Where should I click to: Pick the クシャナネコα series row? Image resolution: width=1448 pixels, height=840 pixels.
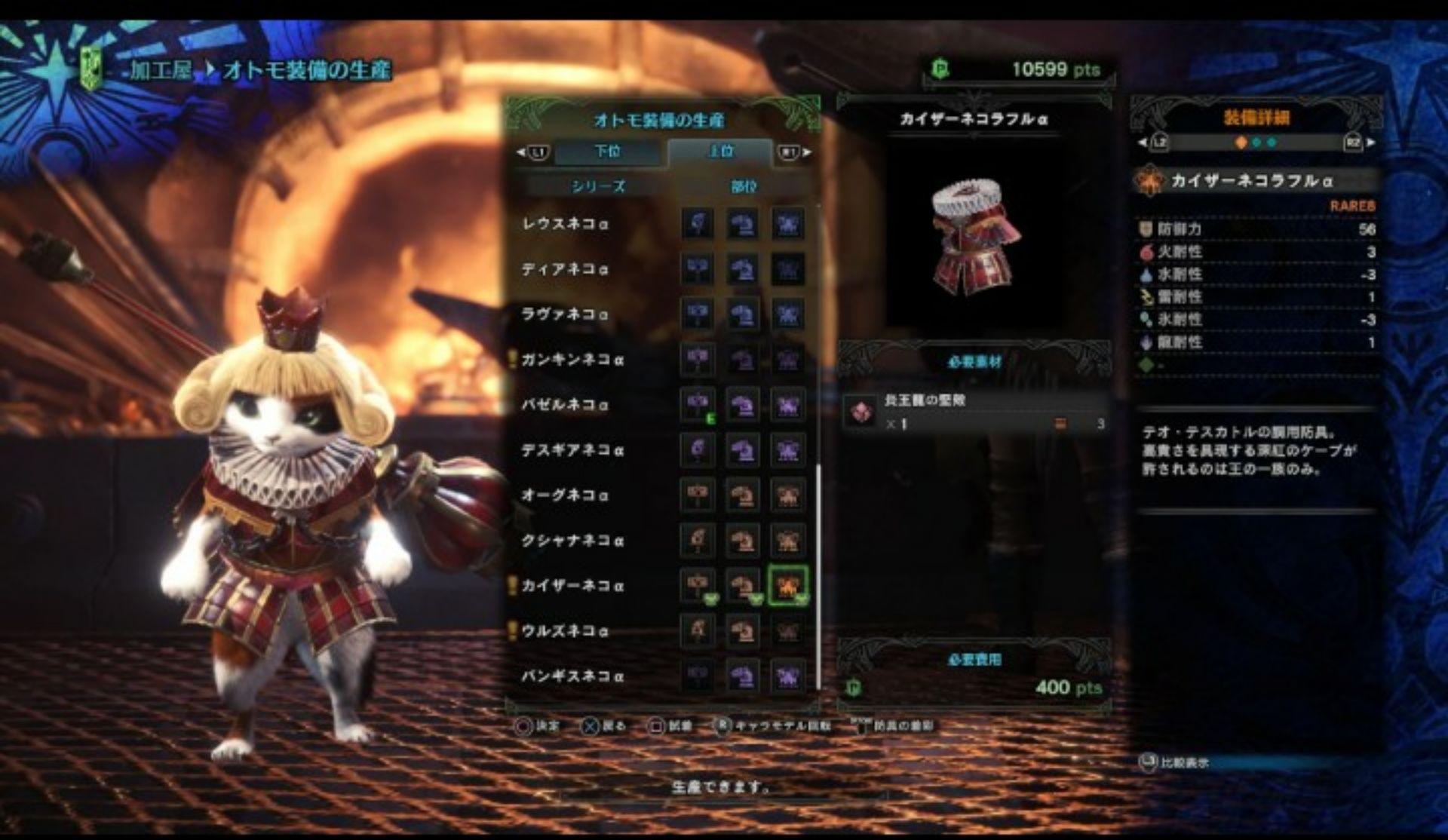click(x=572, y=541)
